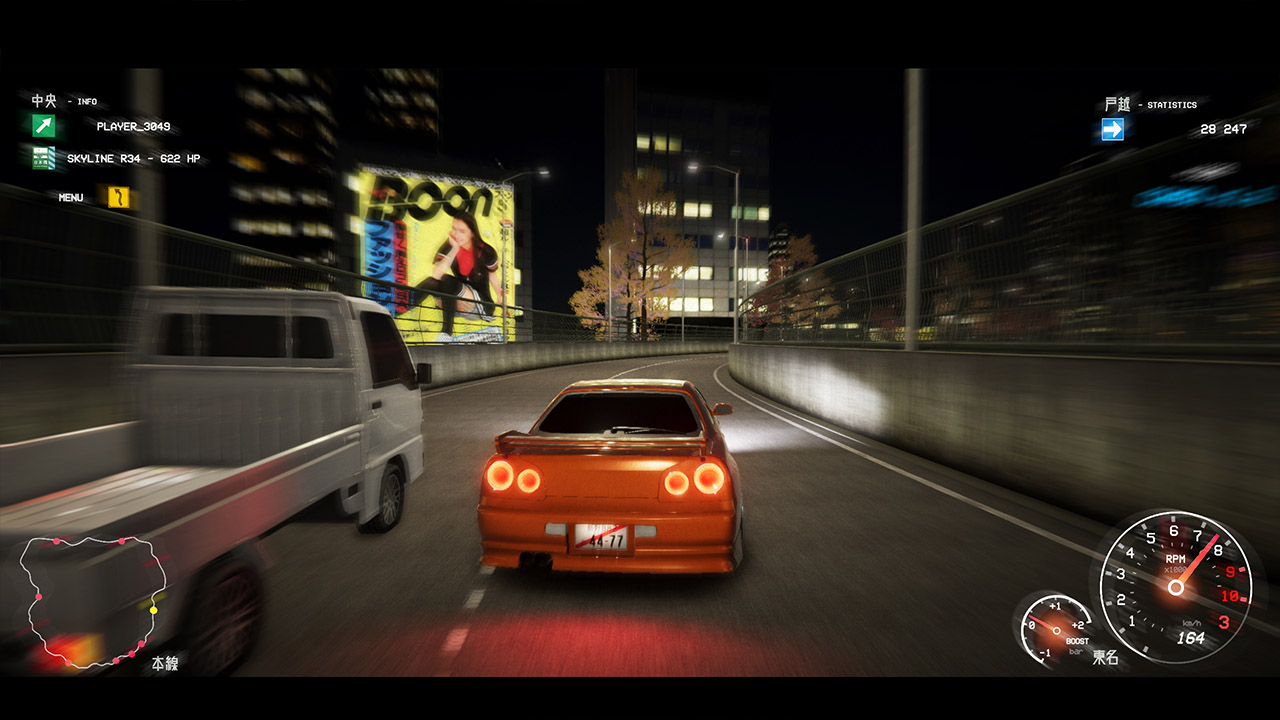1280x720 pixels.
Task: Click the BOOST pressure gauge
Action: click(1055, 630)
